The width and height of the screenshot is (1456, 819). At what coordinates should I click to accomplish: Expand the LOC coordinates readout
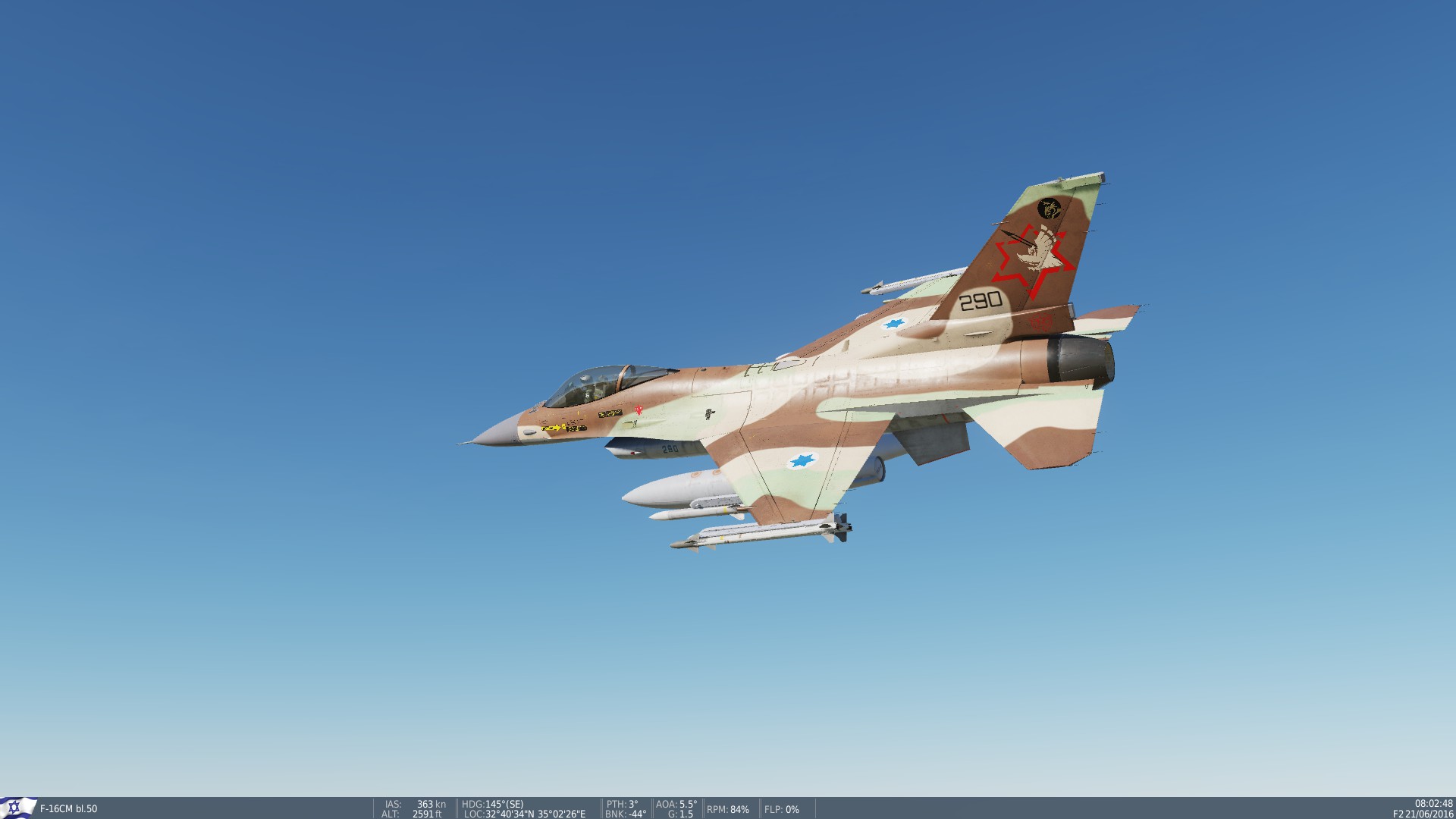(x=524, y=811)
